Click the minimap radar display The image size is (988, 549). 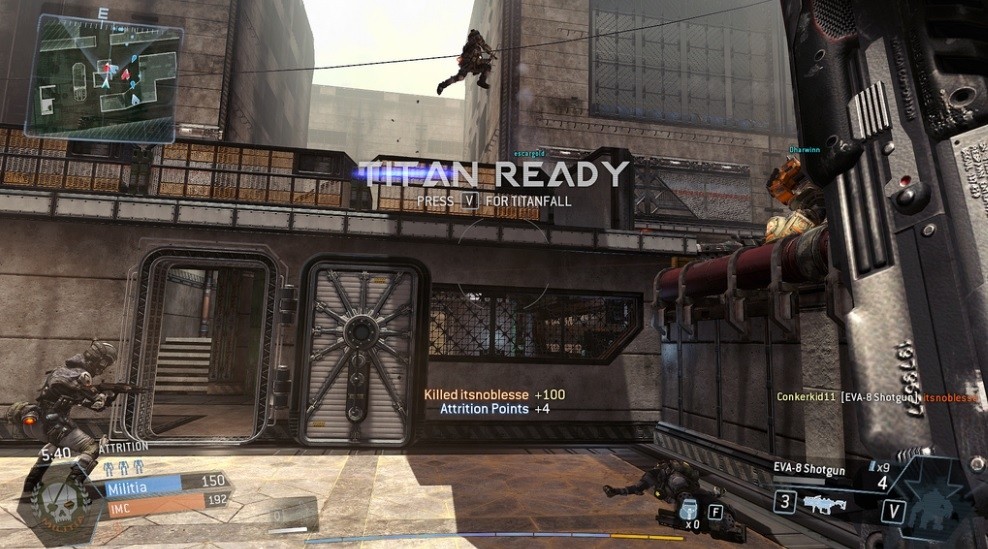click(x=103, y=76)
